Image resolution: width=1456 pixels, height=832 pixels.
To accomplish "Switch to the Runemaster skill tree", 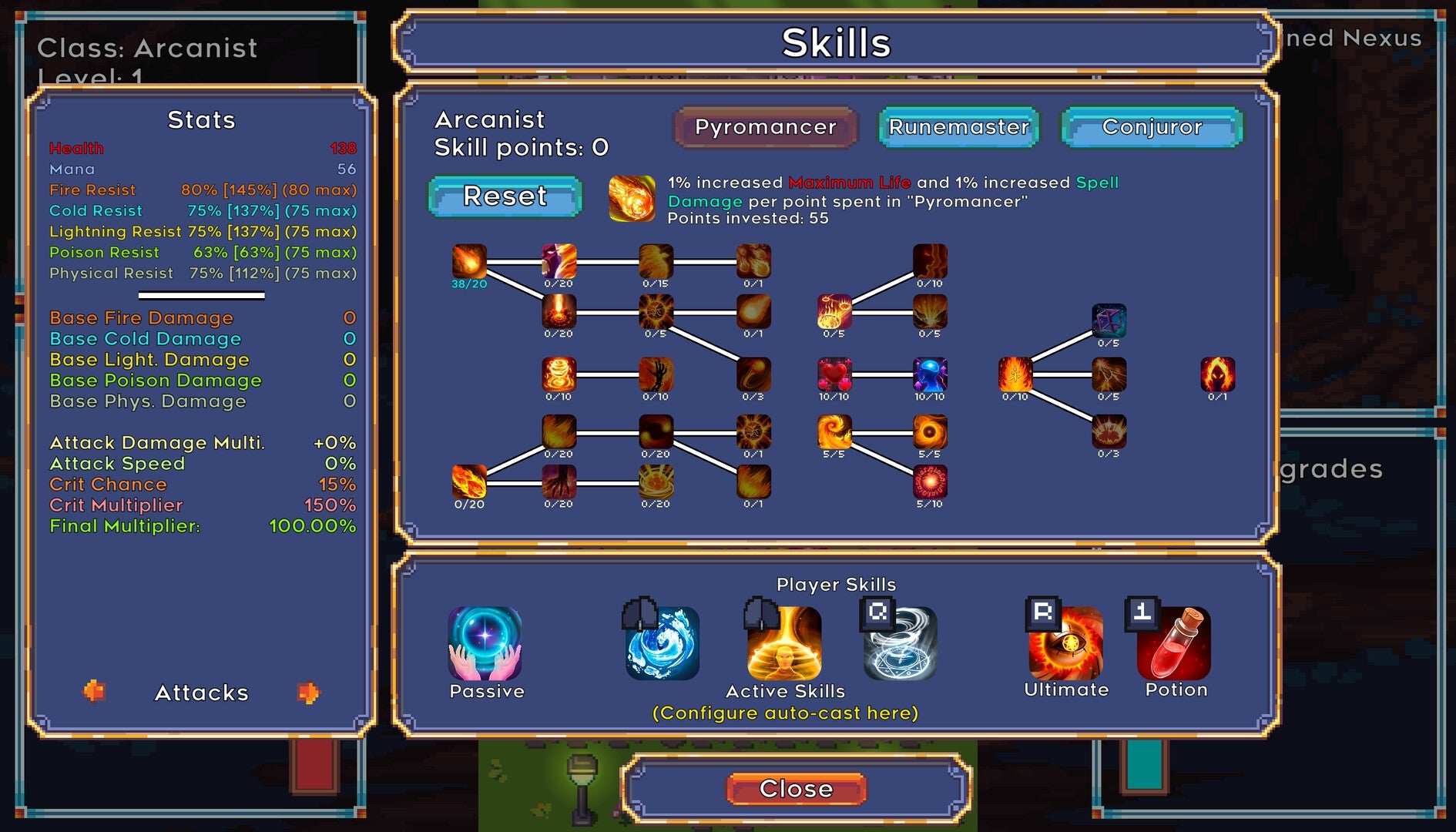I will (x=958, y=128).
